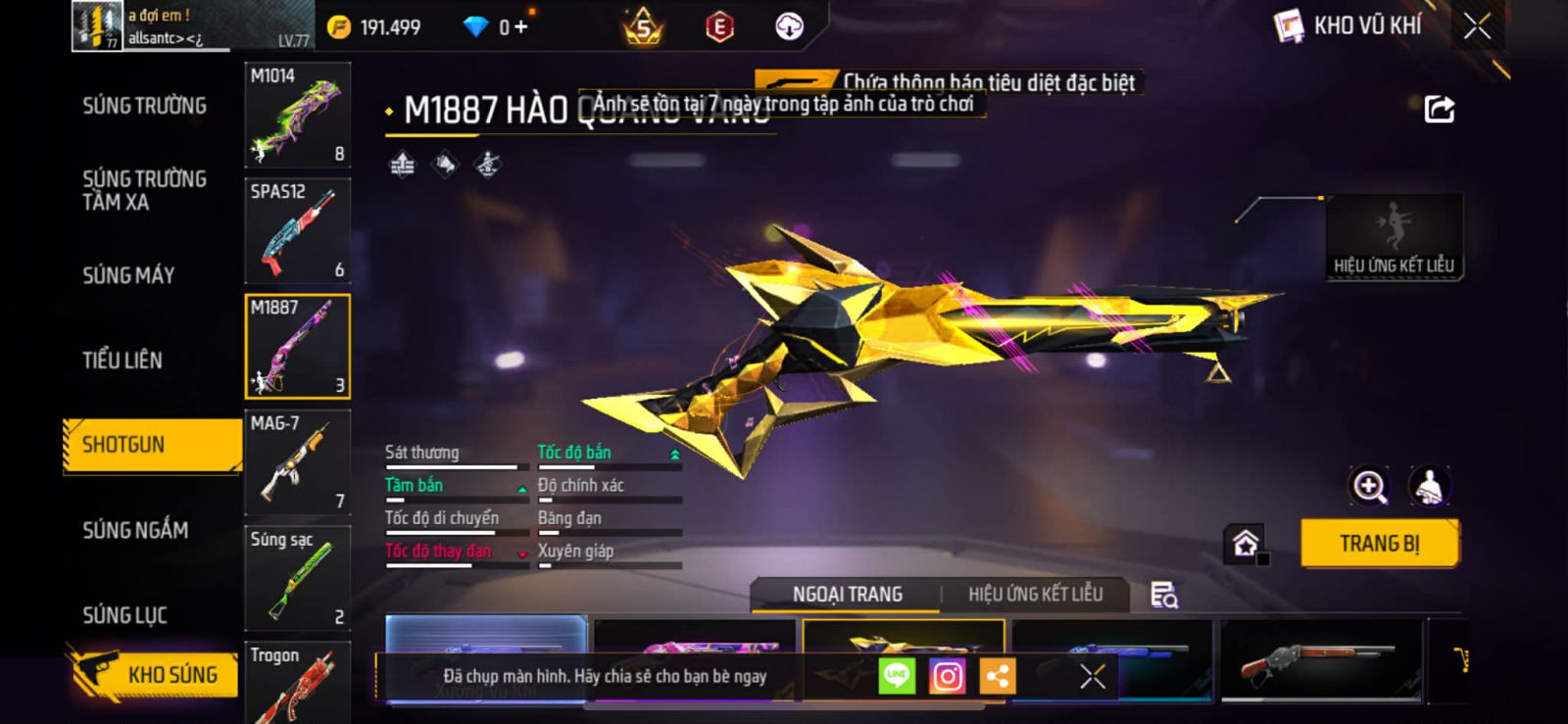The width and height of the screenshot is (1568, 724).
Task: Choose the MAG-7 shotgun slot
Action: point(297,461)
